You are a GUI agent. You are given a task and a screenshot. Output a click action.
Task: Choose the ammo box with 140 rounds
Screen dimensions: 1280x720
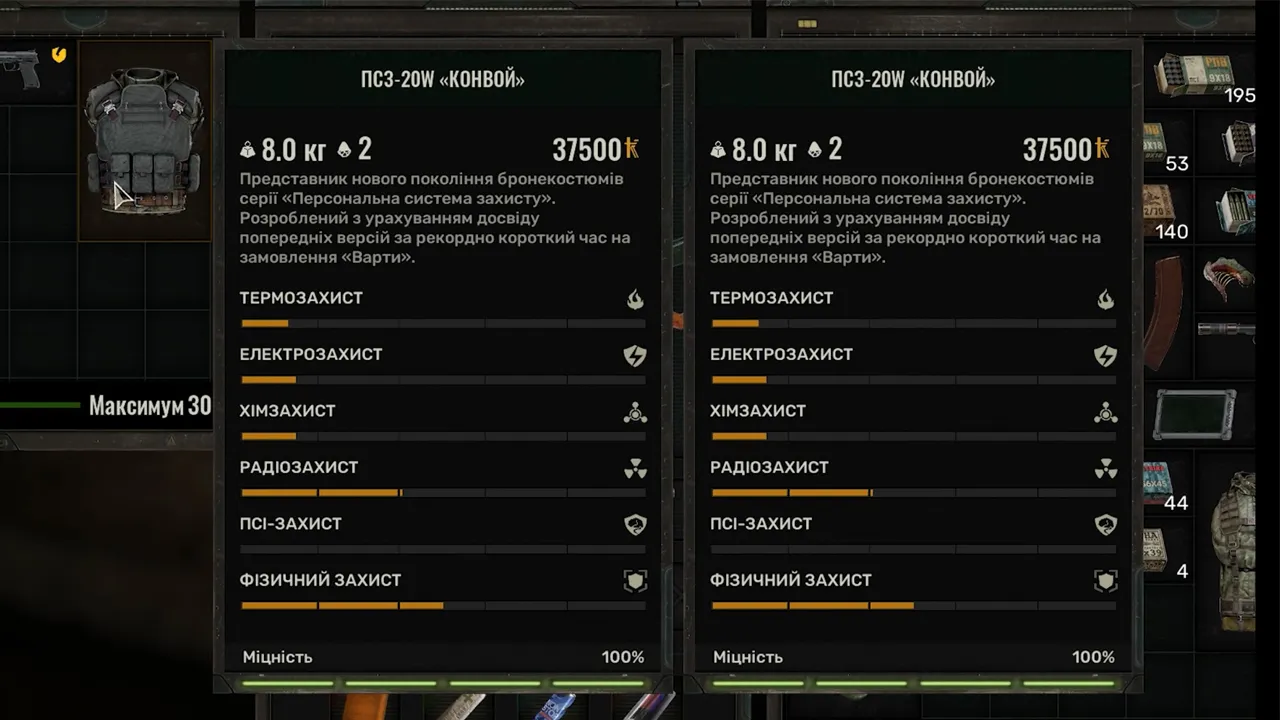[1160, 210]
